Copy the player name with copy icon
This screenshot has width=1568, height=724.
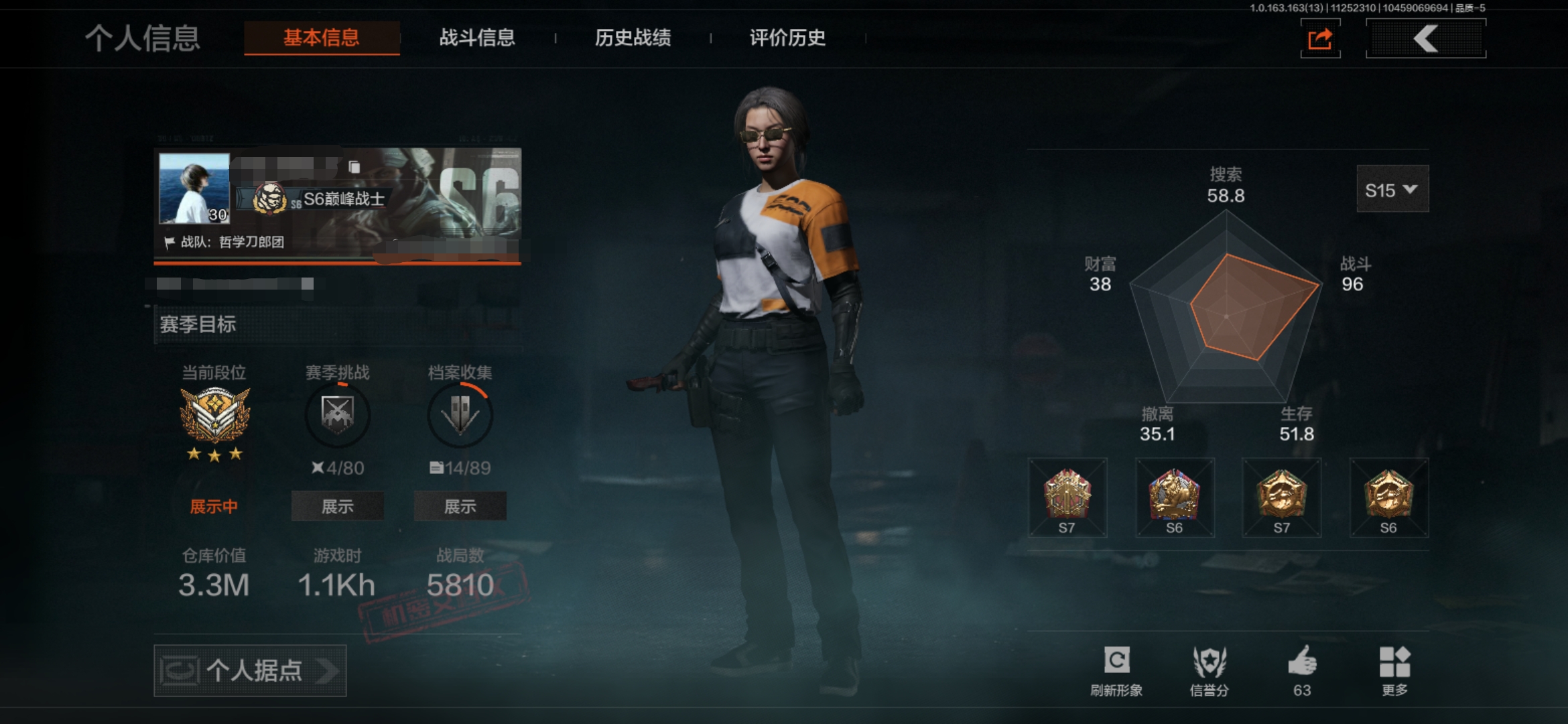point(354,166)
